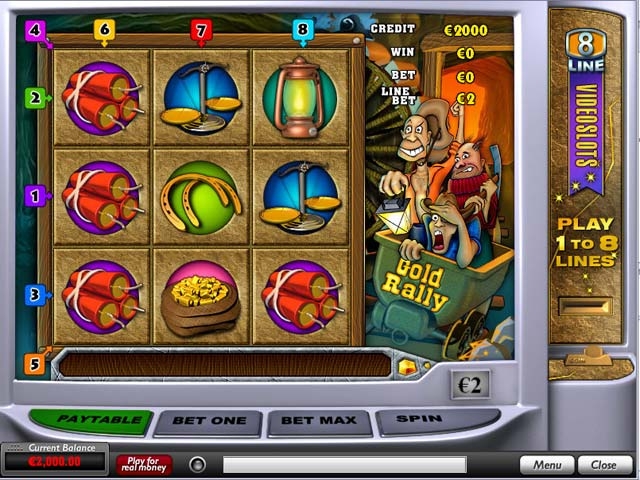Screen dimensions: 640x480
Task: Click the BET ONE button
Action: click(x=208, y=422)
